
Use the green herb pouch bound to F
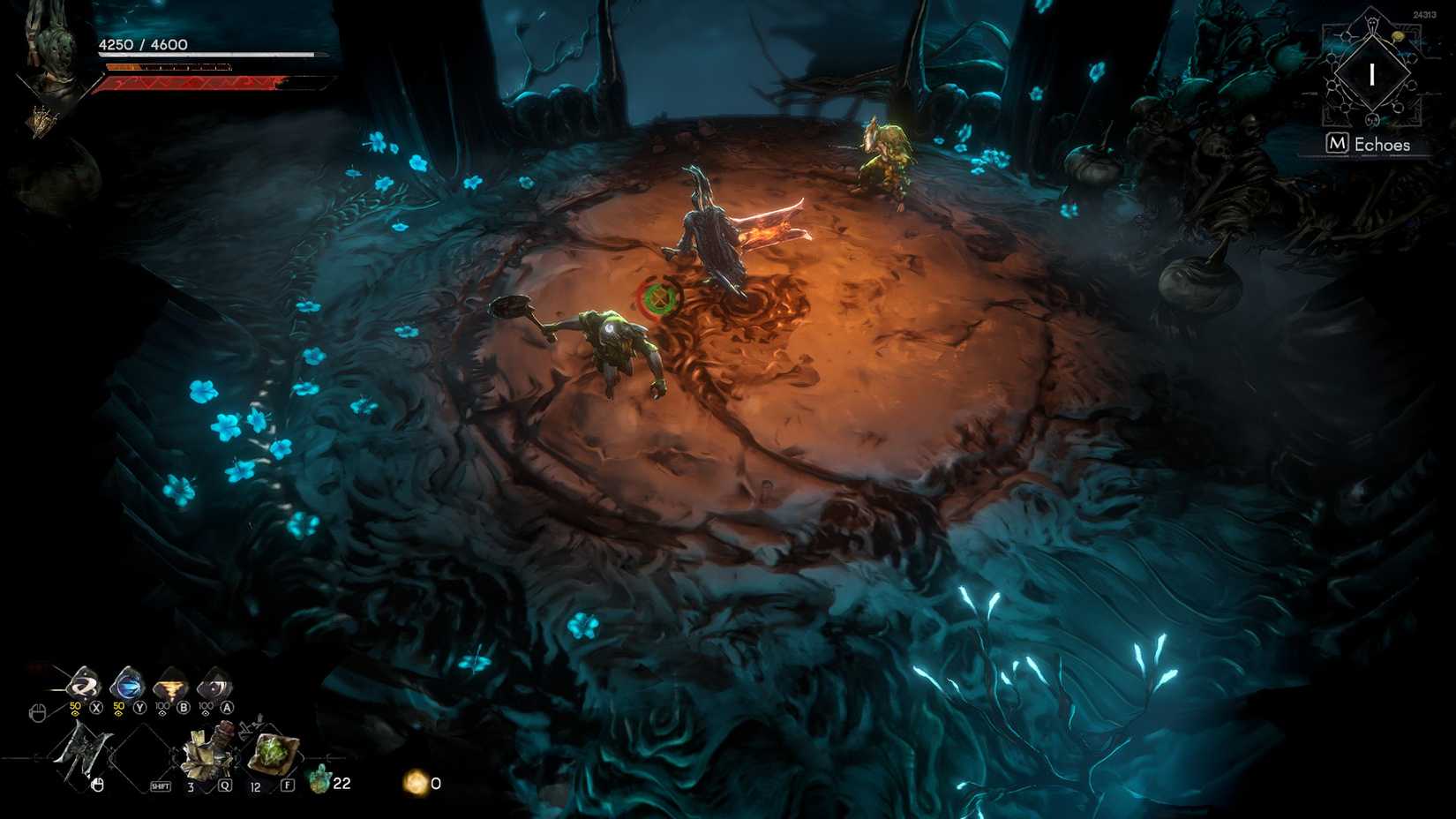(x=272, y=750)
